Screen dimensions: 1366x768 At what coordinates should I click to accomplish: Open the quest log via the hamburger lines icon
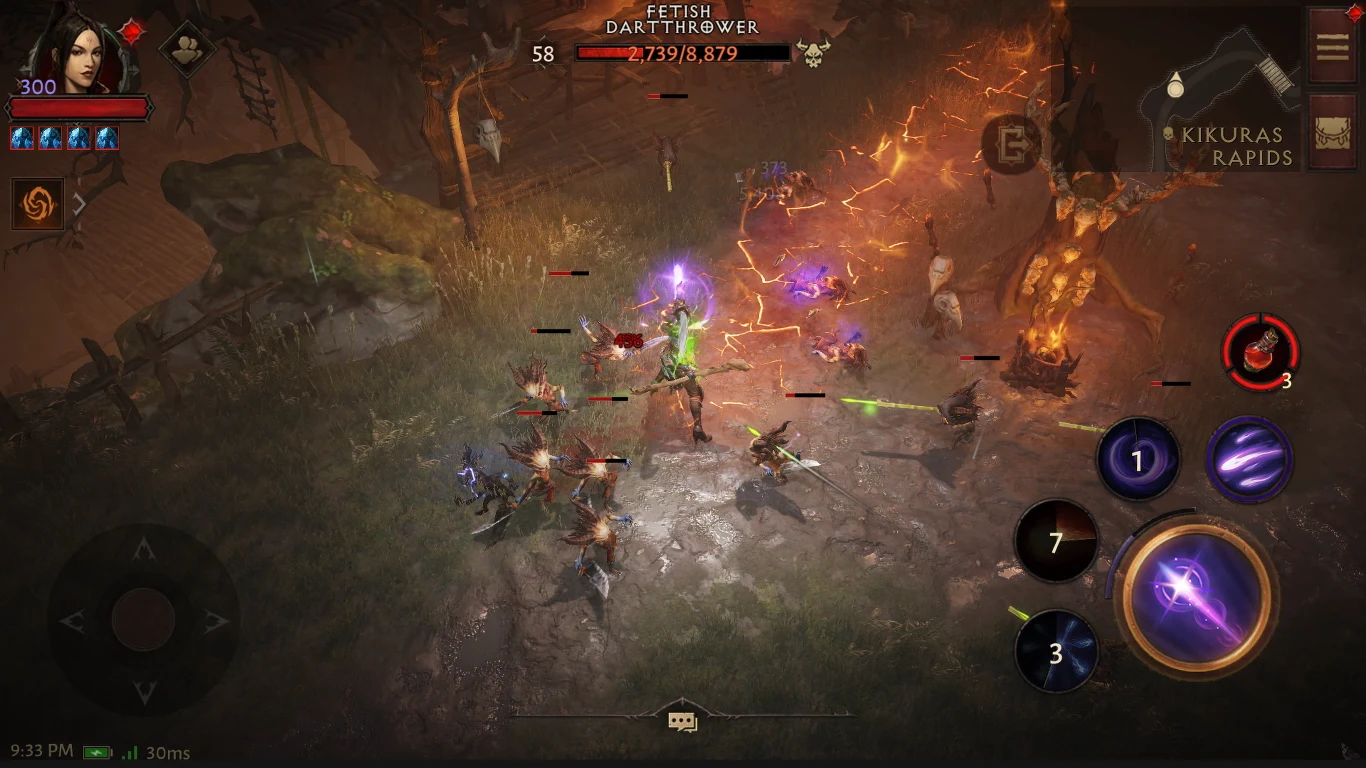1332,48
